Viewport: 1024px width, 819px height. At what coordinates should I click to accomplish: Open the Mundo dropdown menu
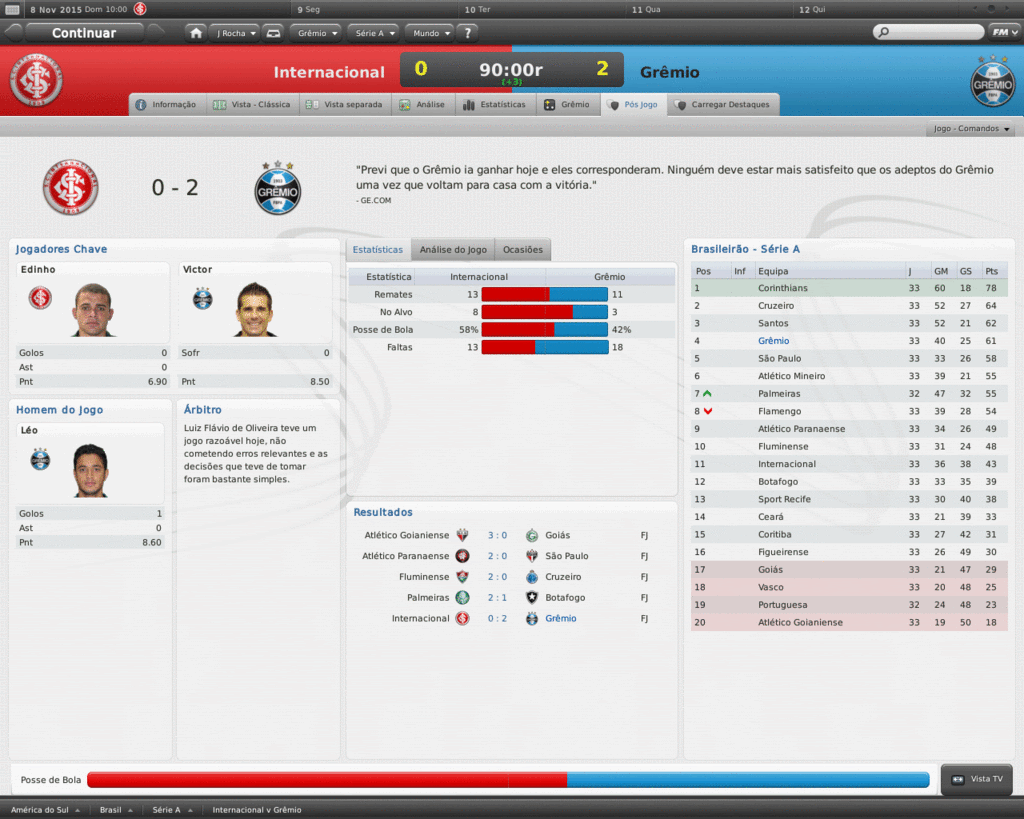(431, 33)
